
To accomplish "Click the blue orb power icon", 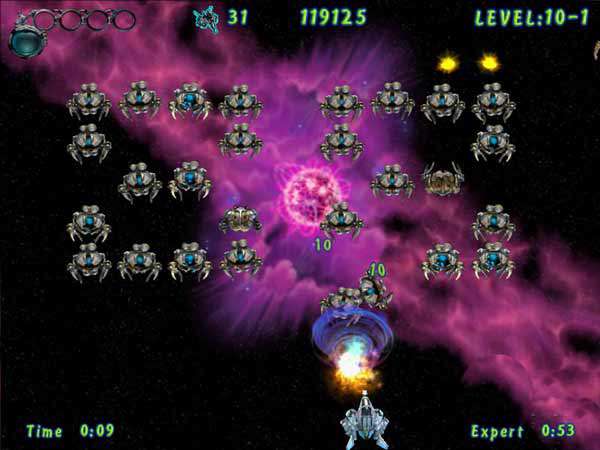I will (24, 40).
